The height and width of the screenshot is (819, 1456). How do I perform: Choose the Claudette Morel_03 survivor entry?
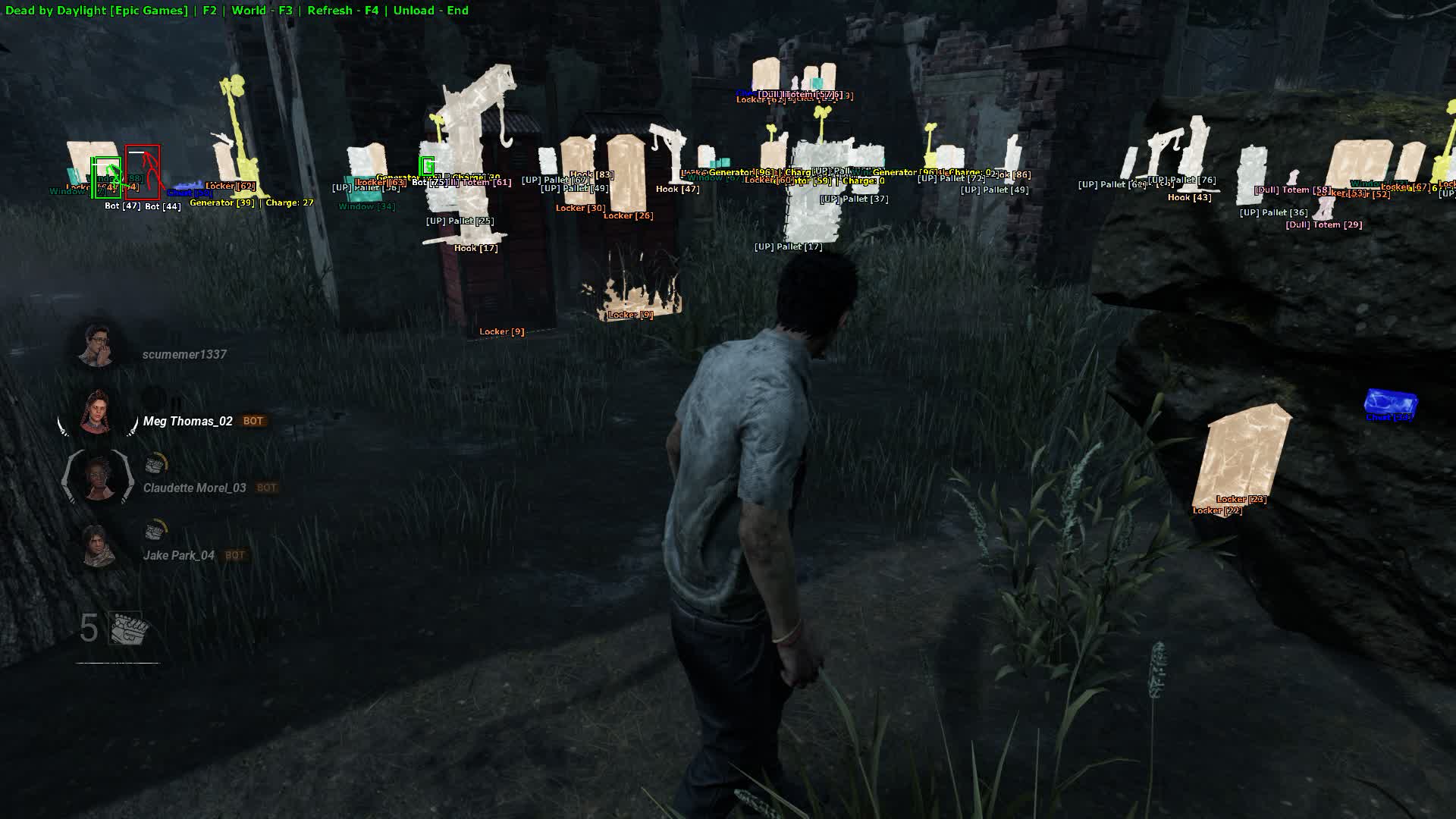coord(194,488)
